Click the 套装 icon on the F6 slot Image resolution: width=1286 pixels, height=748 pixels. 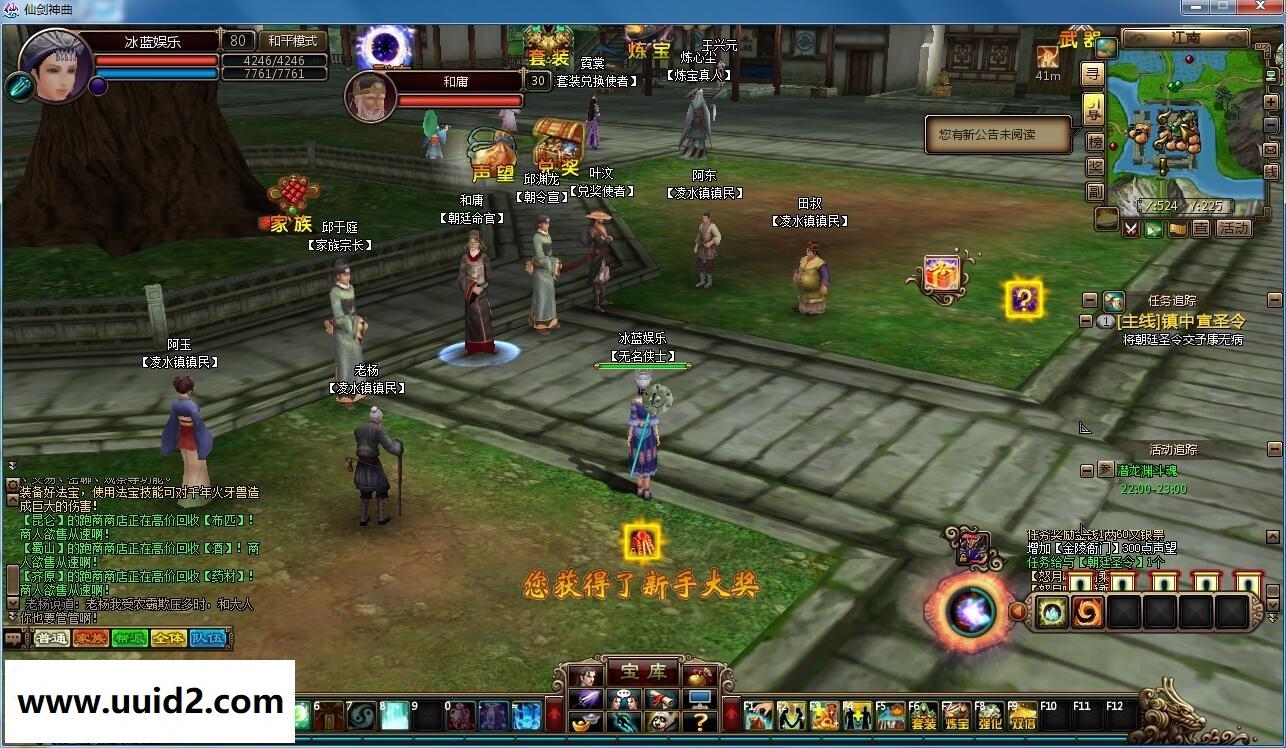pyautogui.click(x=922, y=716)
